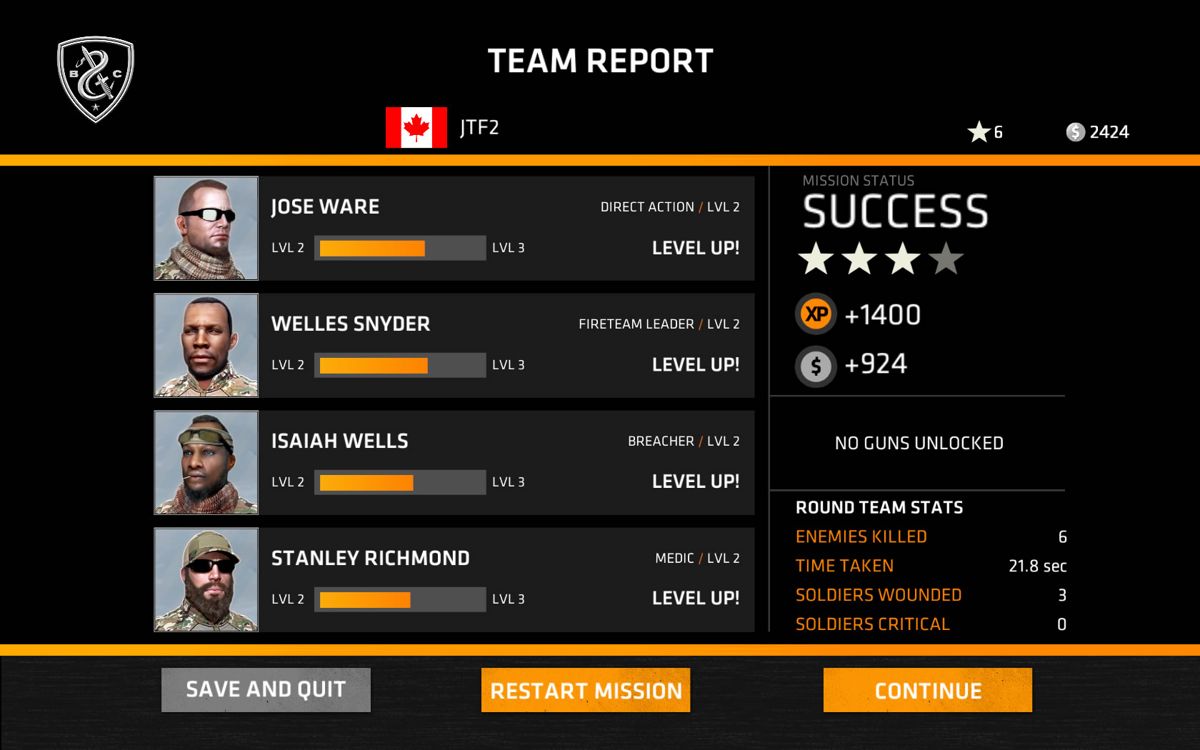
Task: Restart the mission
Action: (x=585, y=690)
